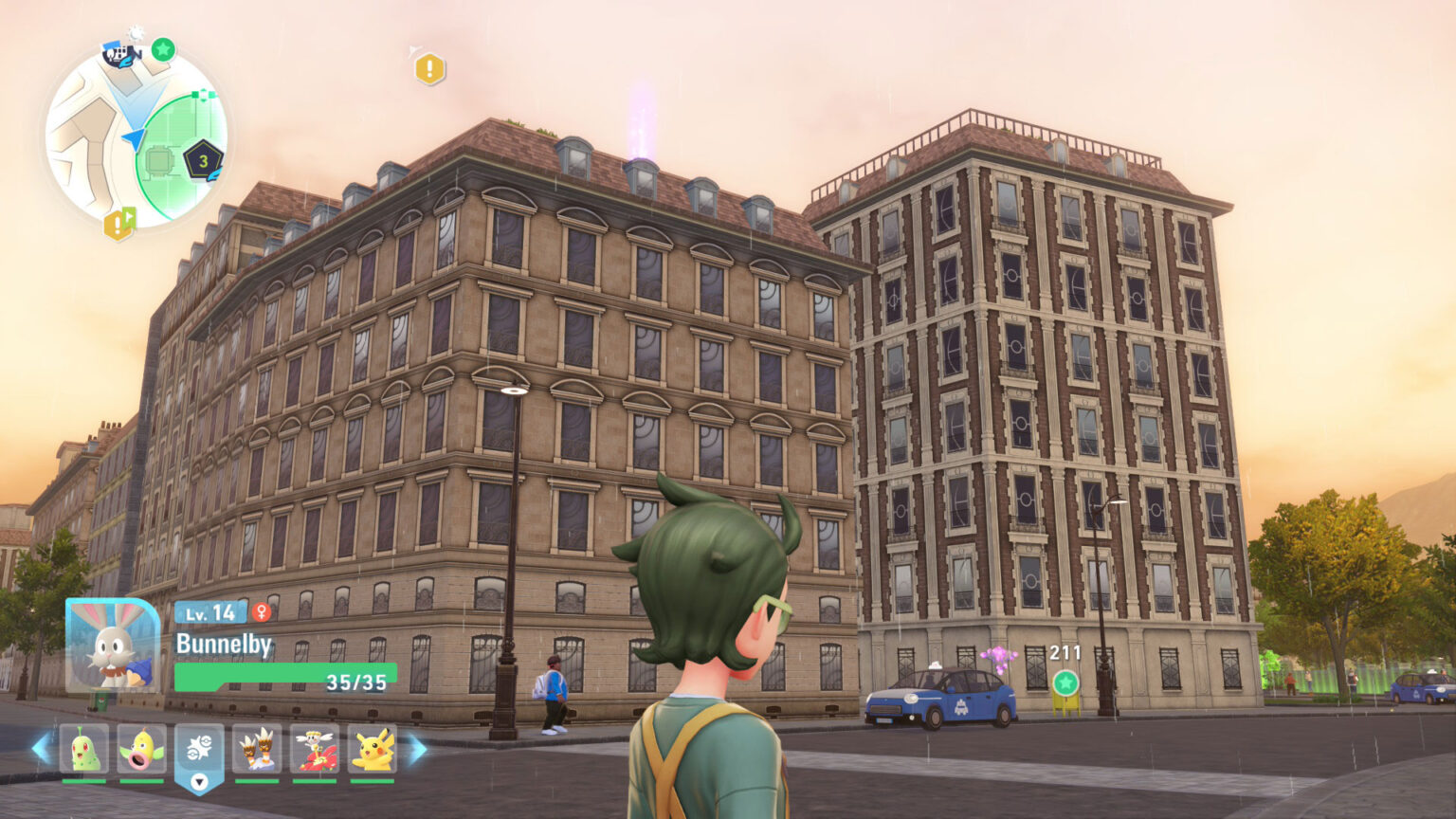
Task: Click the Bunnelby name label
Action: pos(224,643)
